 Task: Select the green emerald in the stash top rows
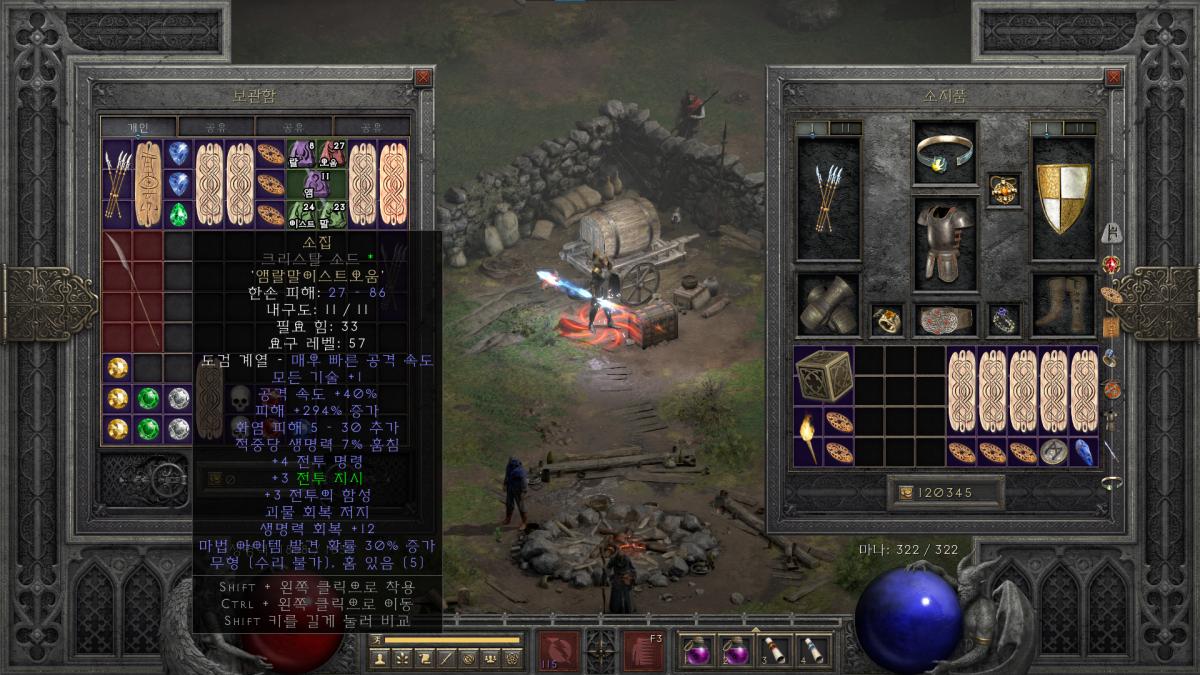179,215
